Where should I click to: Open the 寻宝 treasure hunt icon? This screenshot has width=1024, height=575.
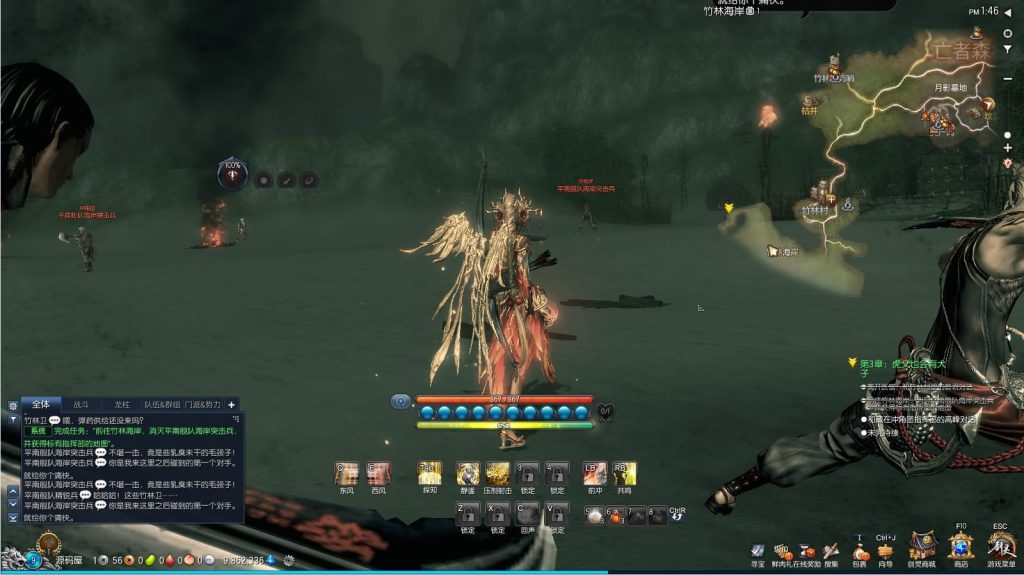(x=758, y=551)
